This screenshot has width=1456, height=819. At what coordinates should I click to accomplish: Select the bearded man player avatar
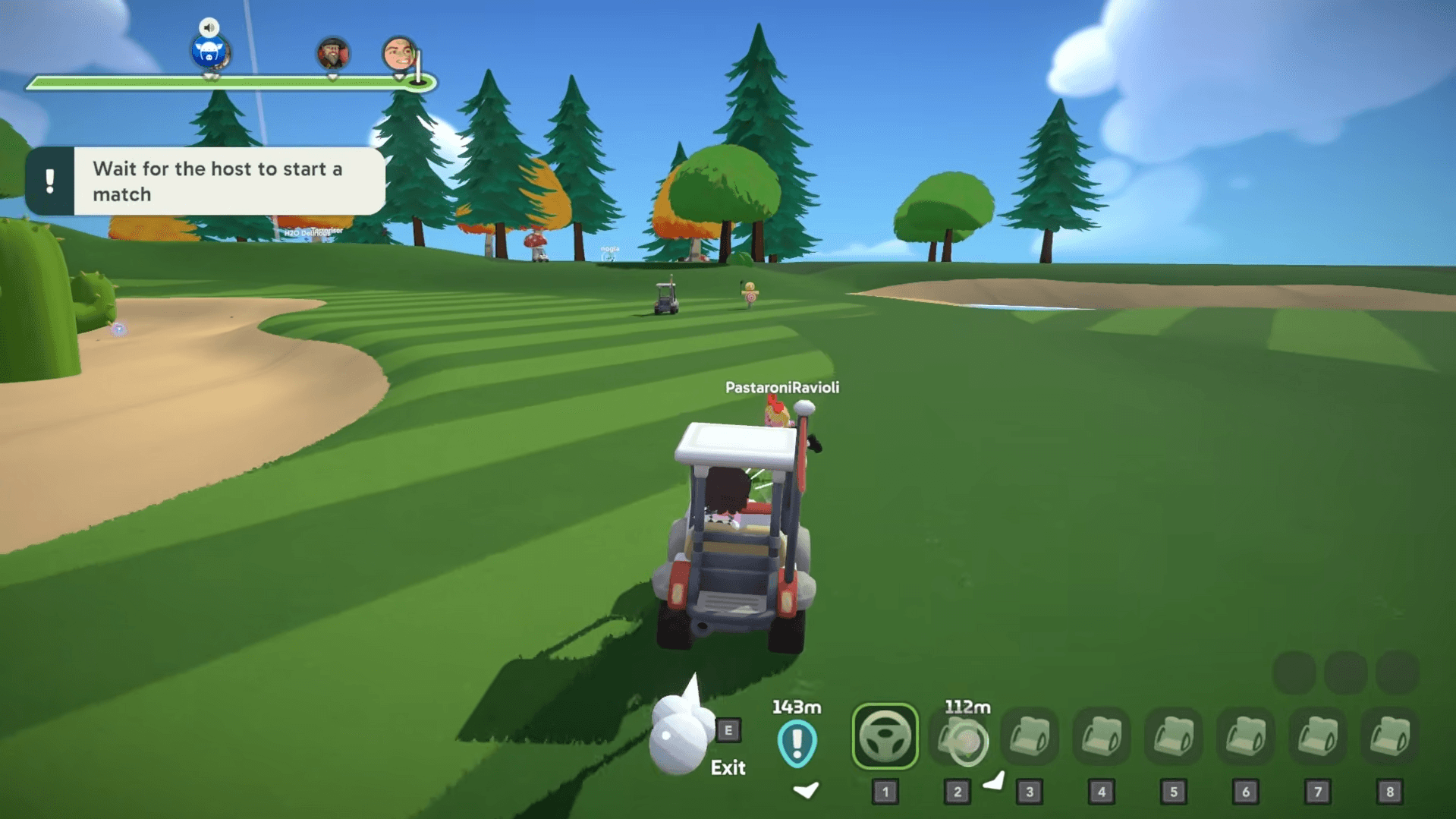point(332,54)
